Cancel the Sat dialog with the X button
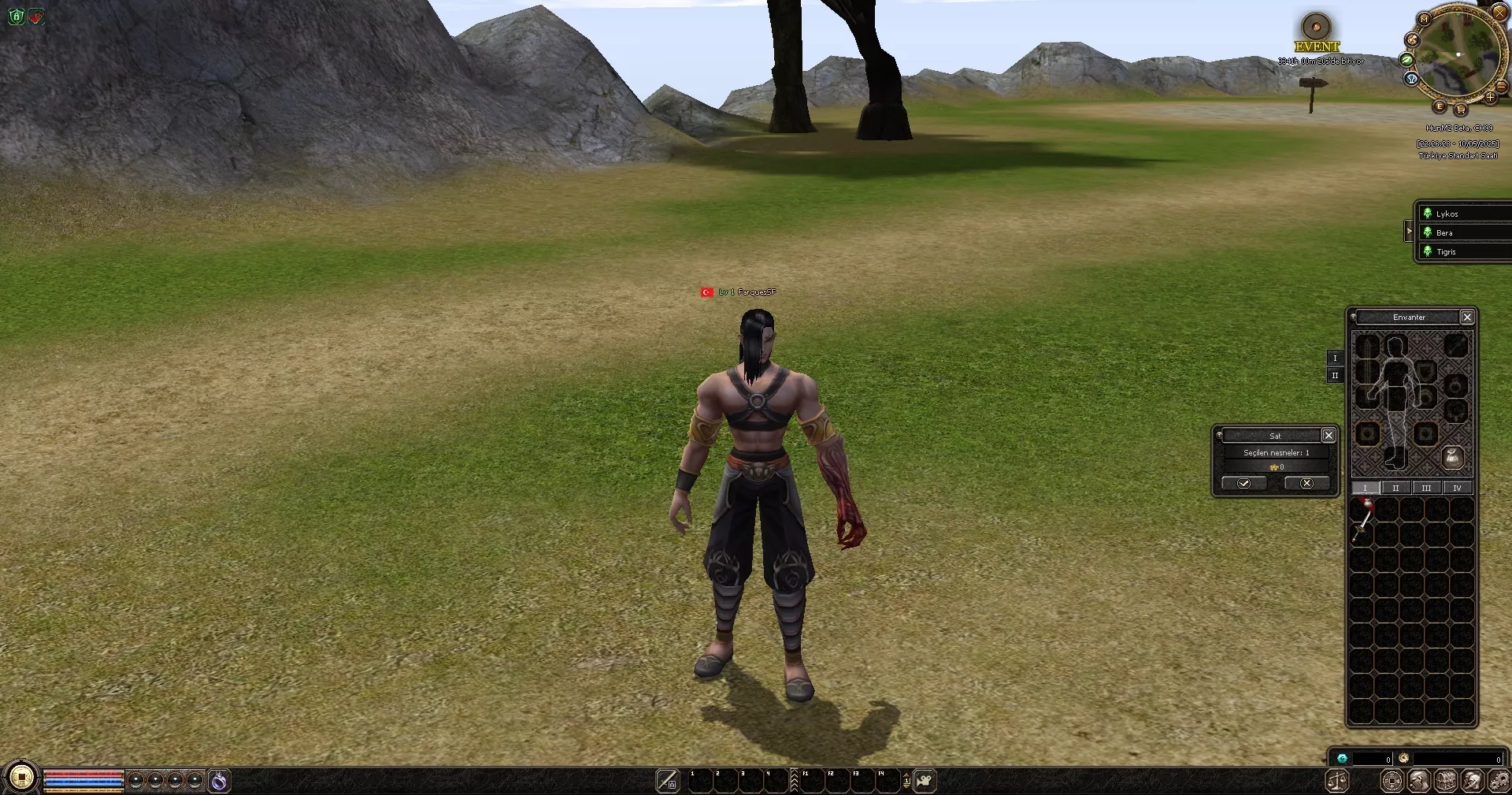Image resolution: width=1512 pixels, height=795 pixels. (x=1306, y=483)
